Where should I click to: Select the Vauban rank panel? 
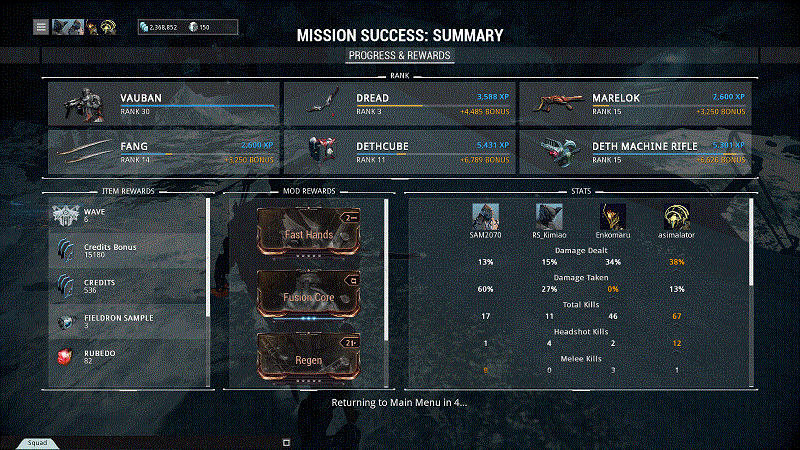[x=163, y=104]
